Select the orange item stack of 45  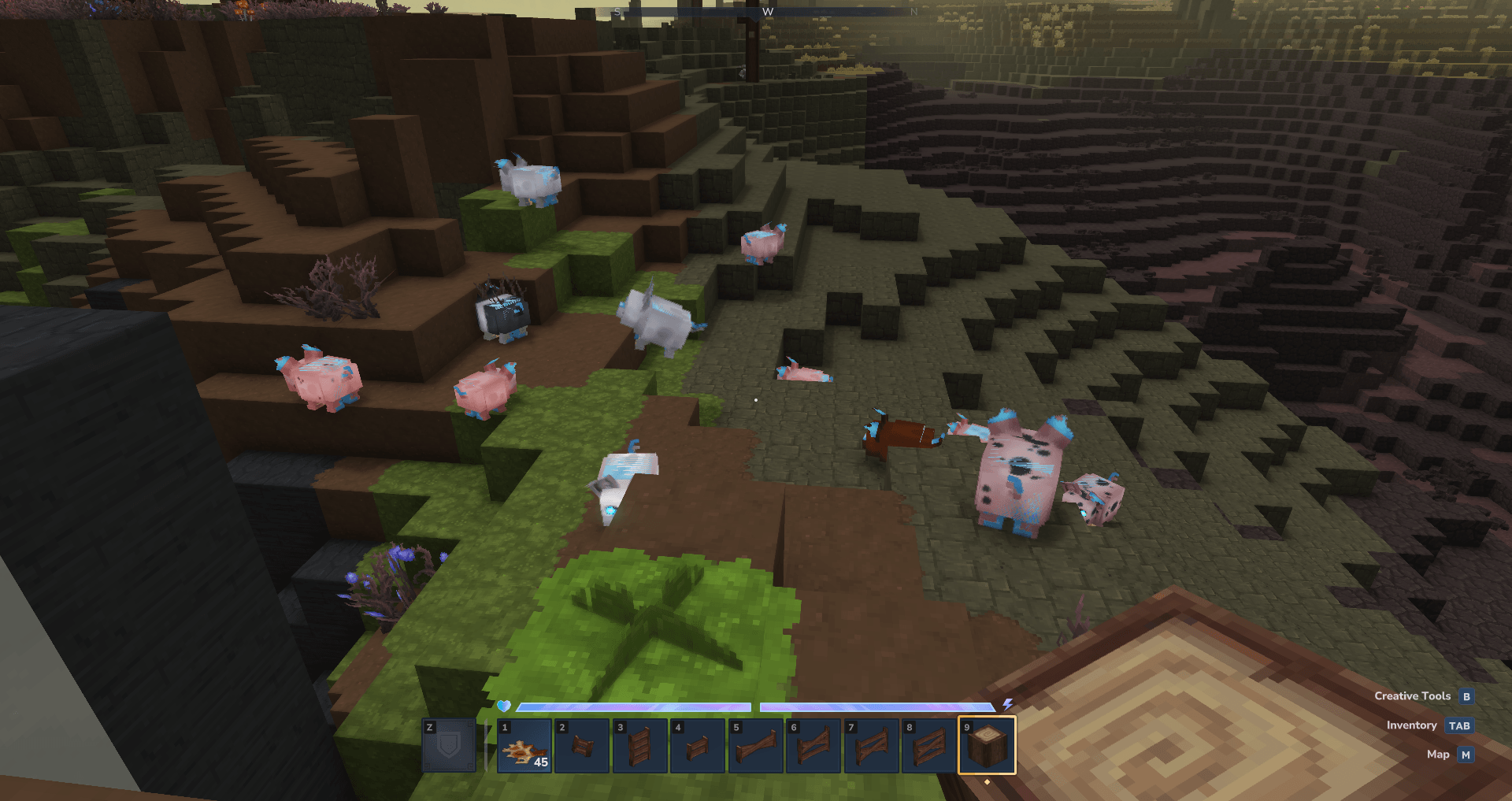tap(524, 746)
